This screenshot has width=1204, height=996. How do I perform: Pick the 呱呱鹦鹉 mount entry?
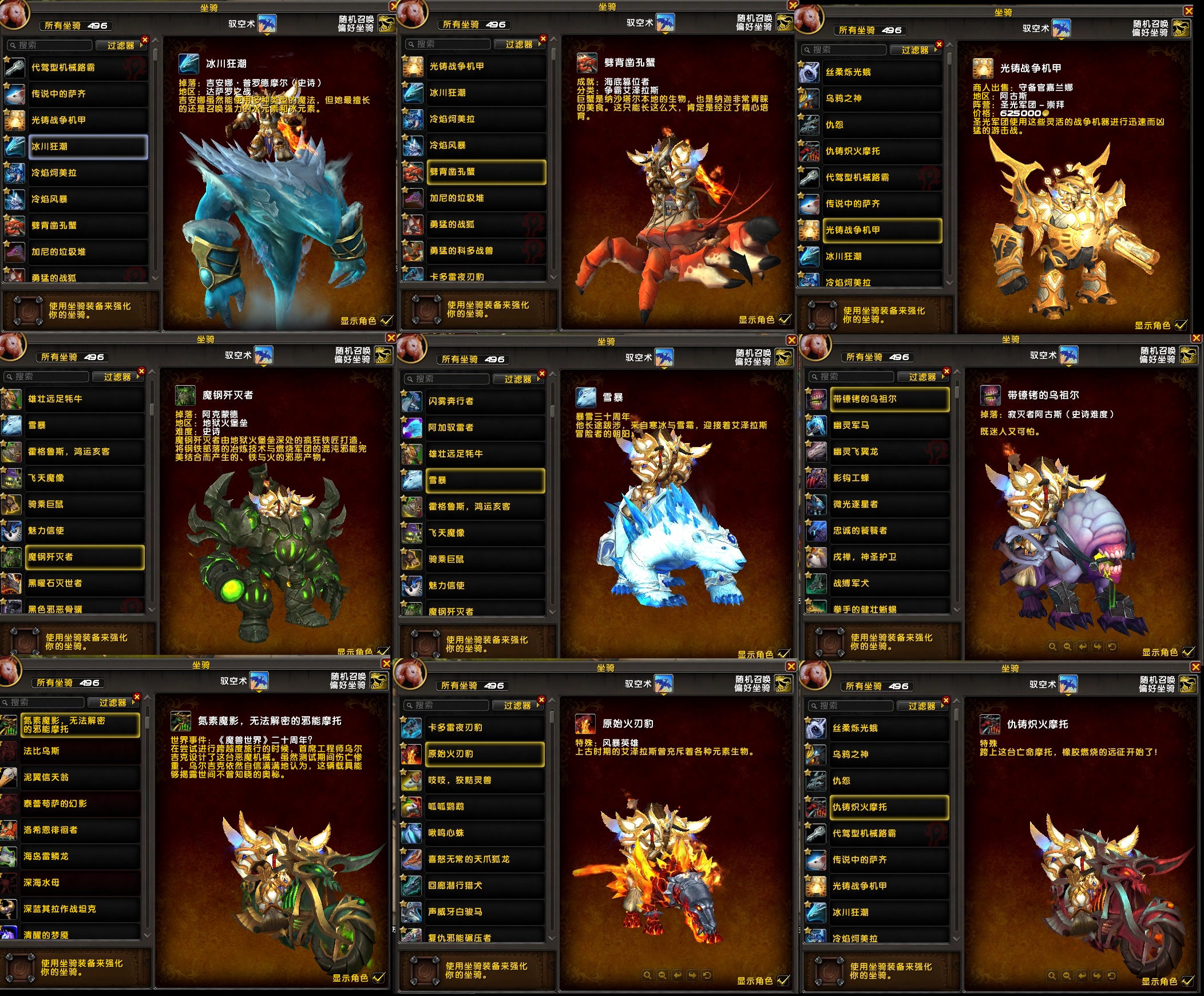pos(485,807)
